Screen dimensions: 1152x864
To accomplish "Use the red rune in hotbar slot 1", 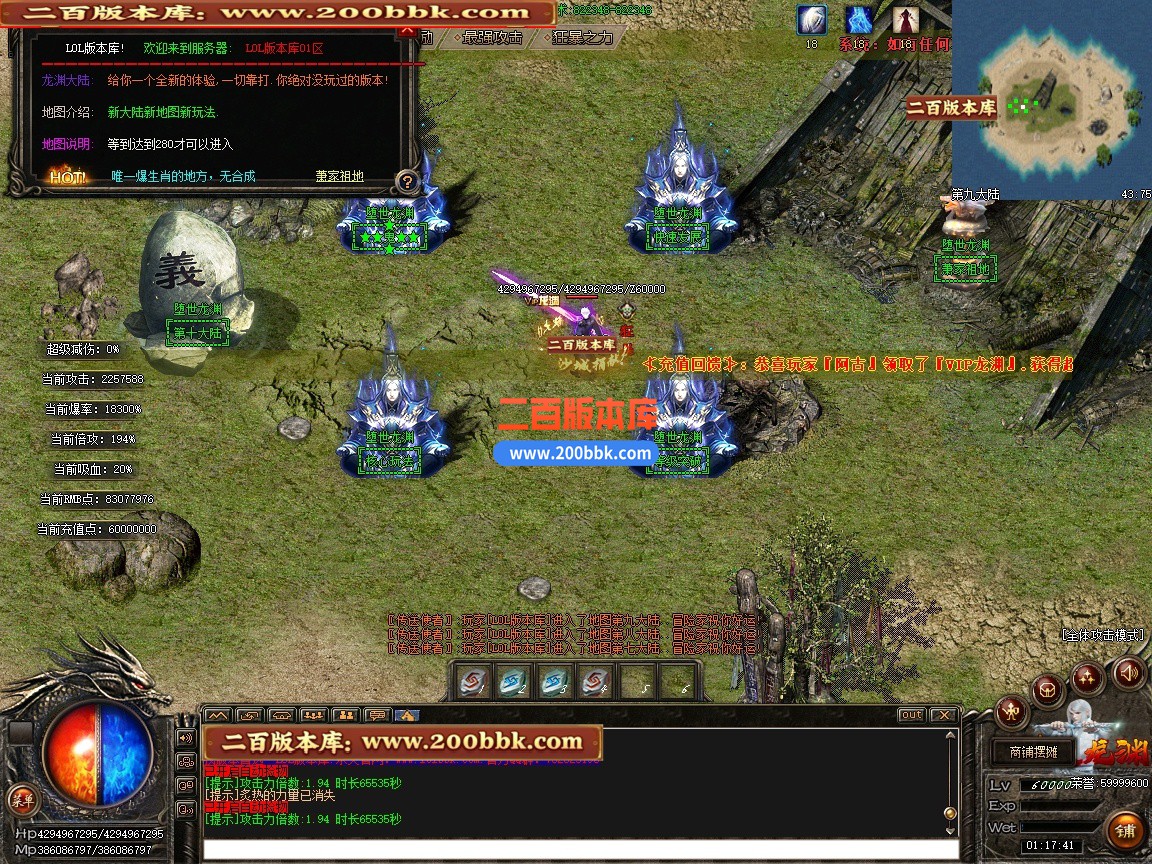I will 473,682.
